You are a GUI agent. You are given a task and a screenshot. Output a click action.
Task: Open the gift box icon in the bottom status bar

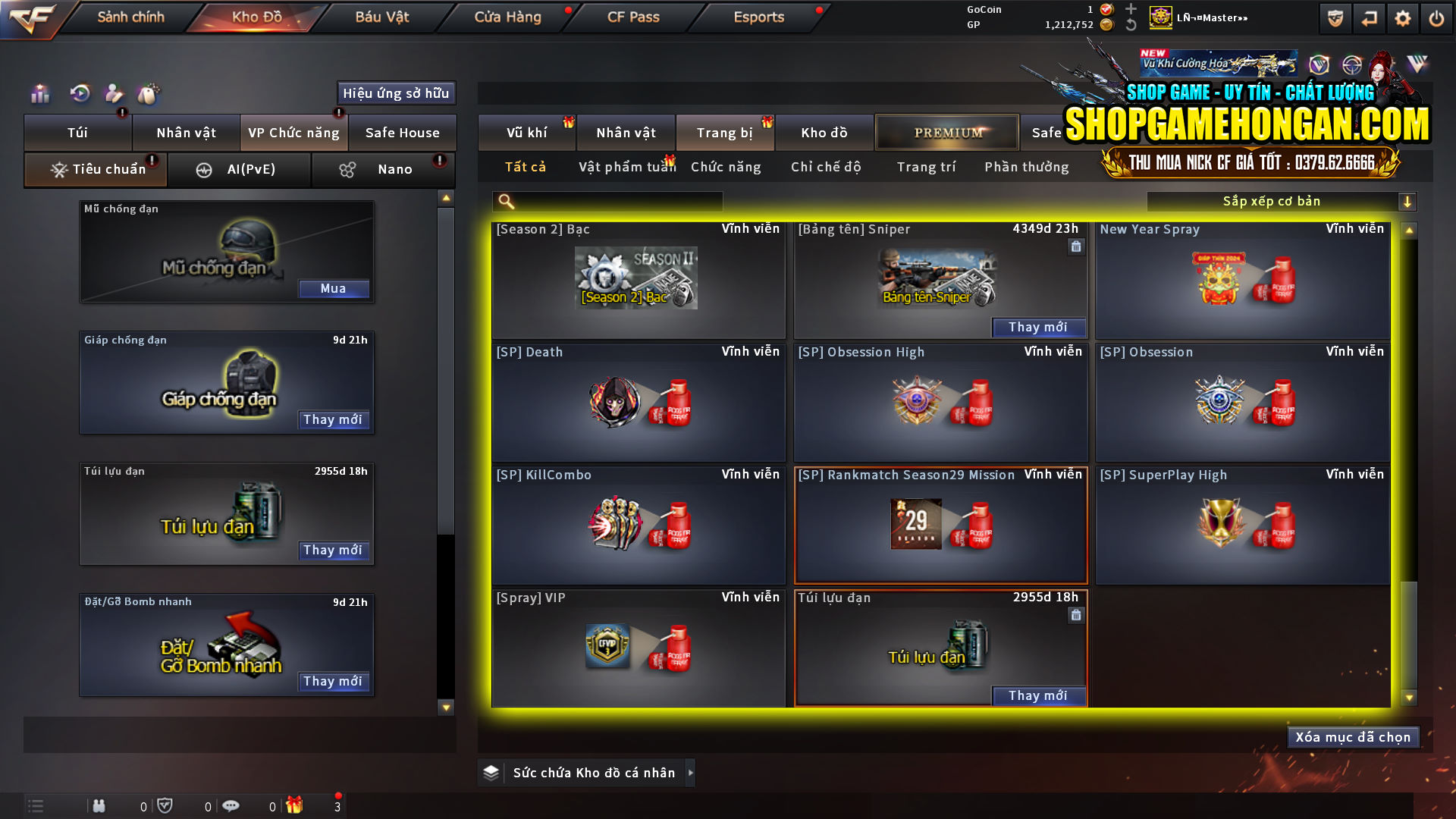tap(296, 805)
